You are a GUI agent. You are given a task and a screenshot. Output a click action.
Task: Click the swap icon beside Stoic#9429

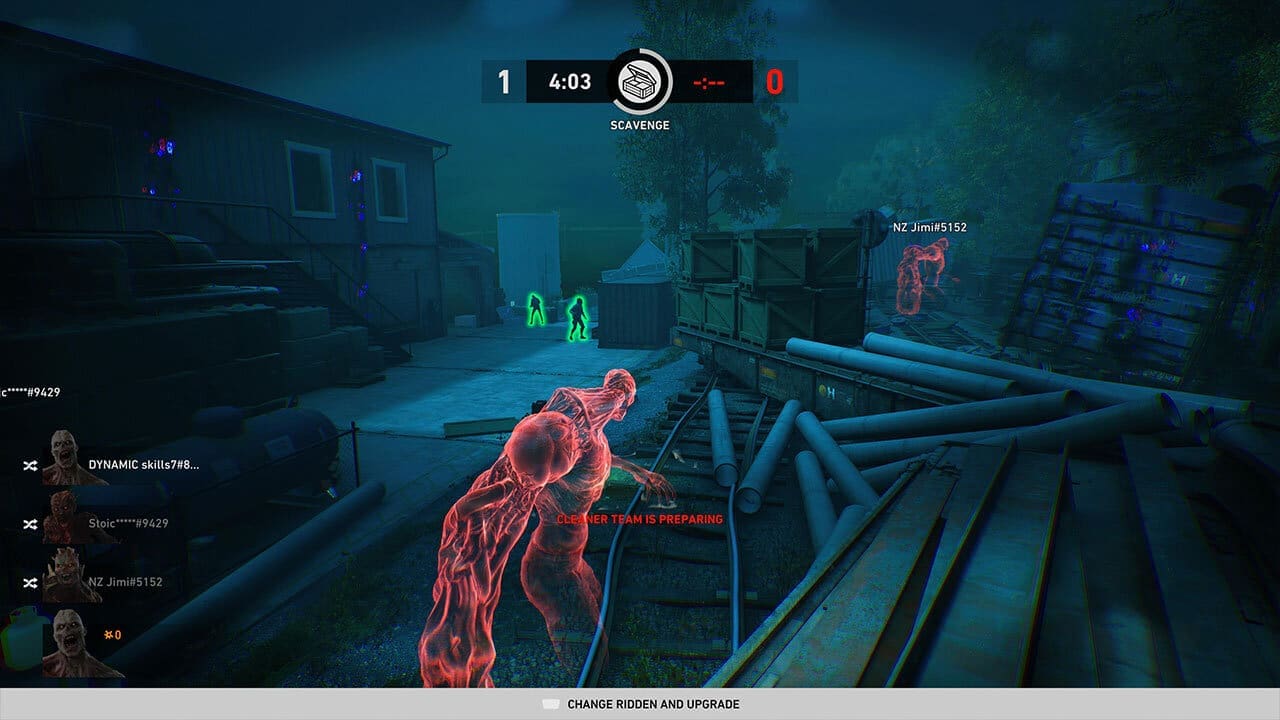(x=30, y=524)
